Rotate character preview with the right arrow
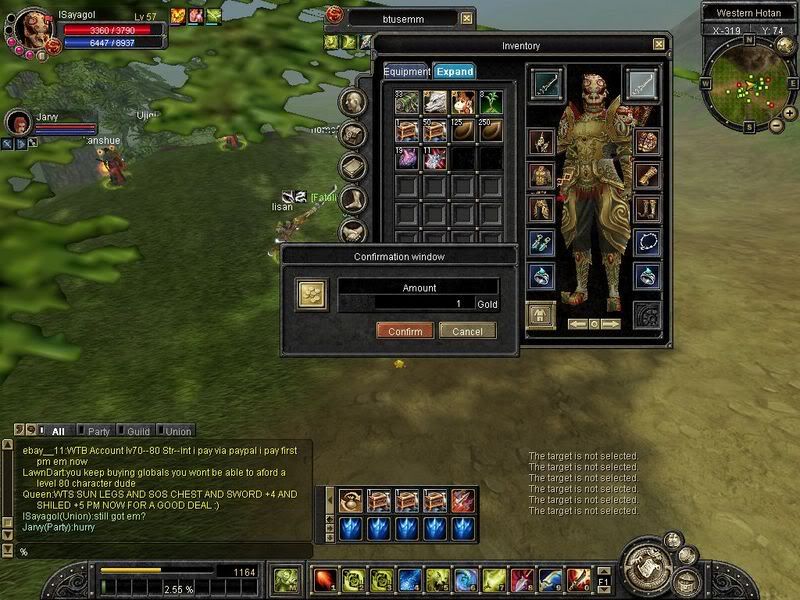Viewport: 800px width, 600px height. (611, 324)
